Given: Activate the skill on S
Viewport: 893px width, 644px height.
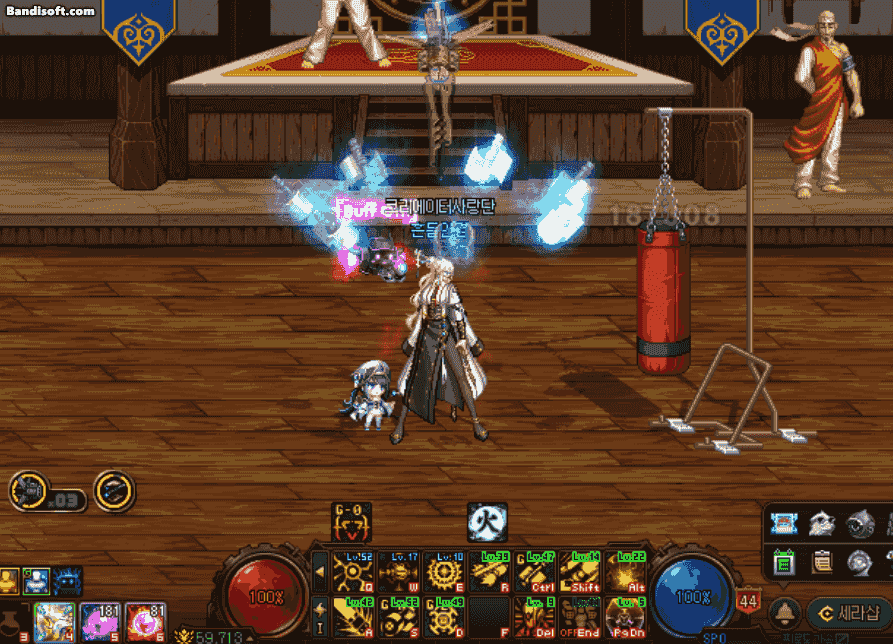Looking at the screenshot, I should point(397,616).
